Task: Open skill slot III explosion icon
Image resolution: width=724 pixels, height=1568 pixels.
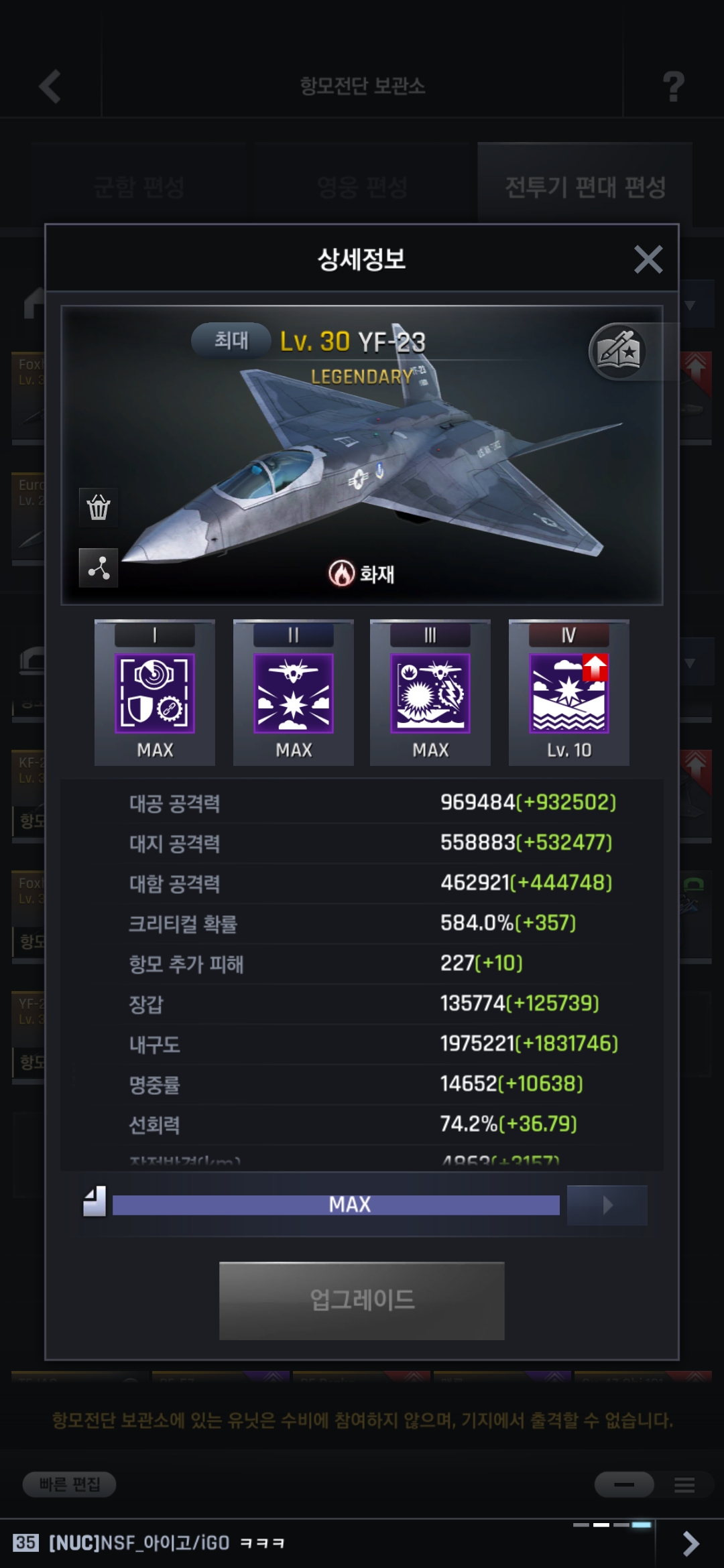Action: [x=430, y=693]
